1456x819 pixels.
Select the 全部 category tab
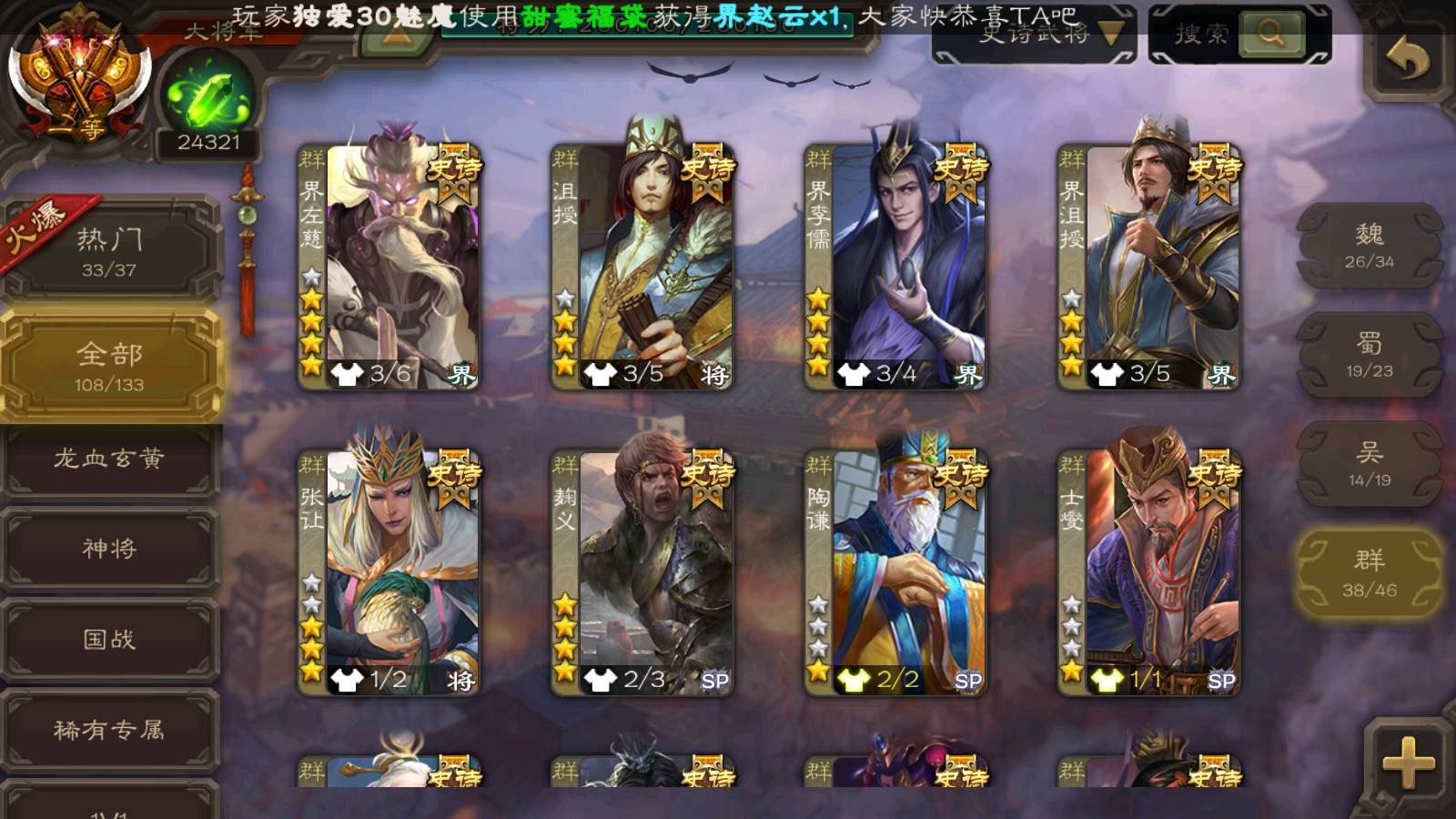tap(109, 366)
